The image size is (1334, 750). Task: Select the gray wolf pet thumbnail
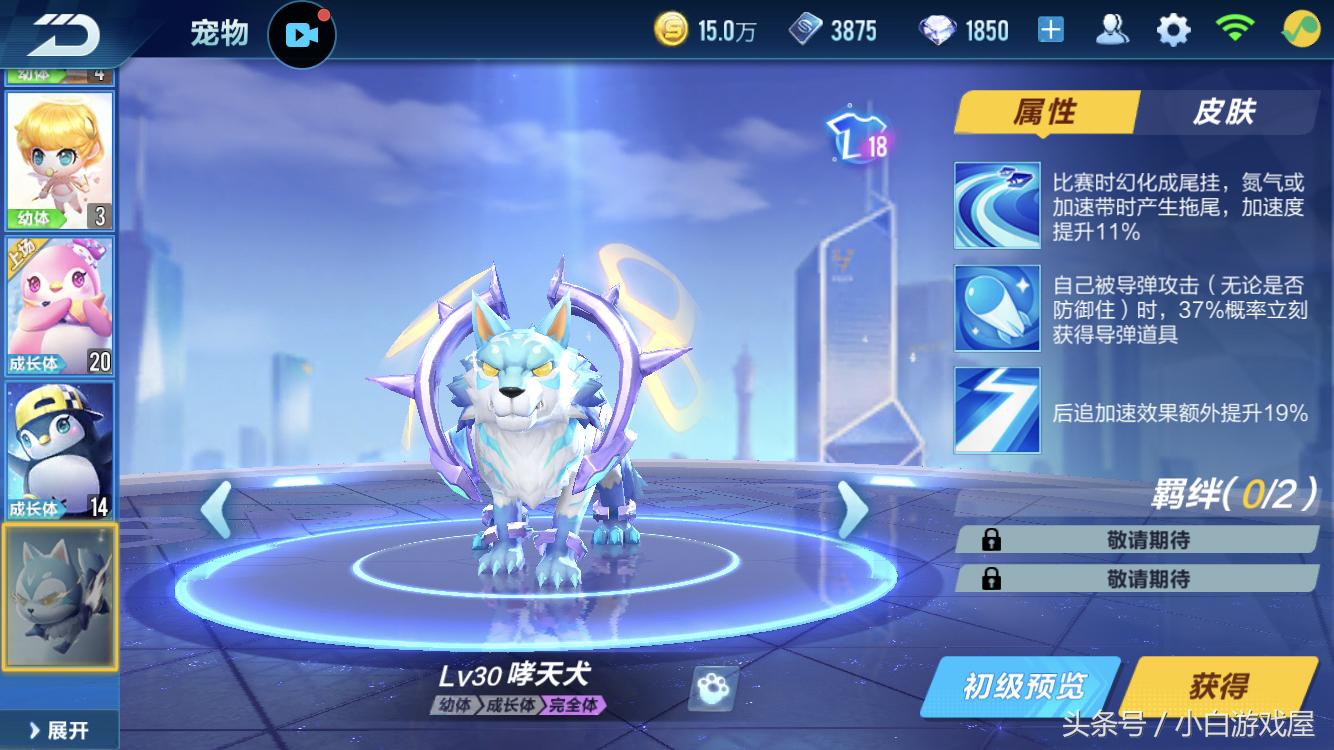[x=60, y=596]
